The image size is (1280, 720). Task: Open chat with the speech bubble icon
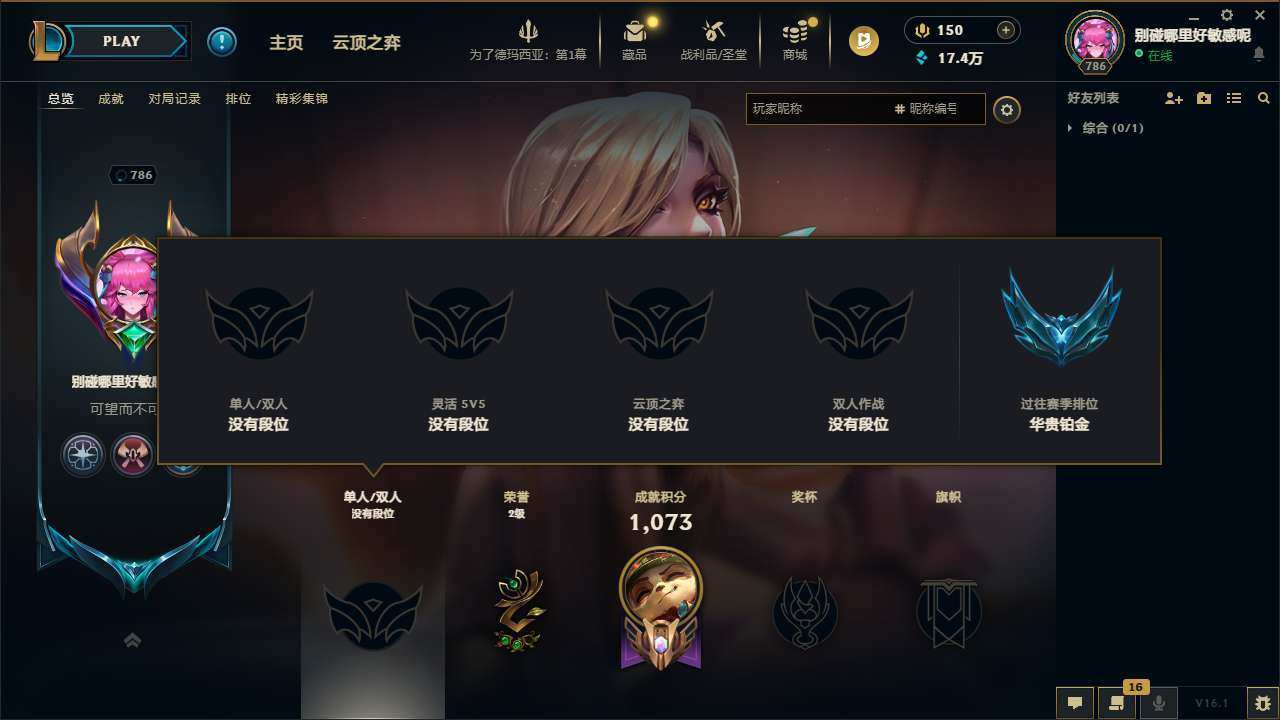(x=1074, y=701)
